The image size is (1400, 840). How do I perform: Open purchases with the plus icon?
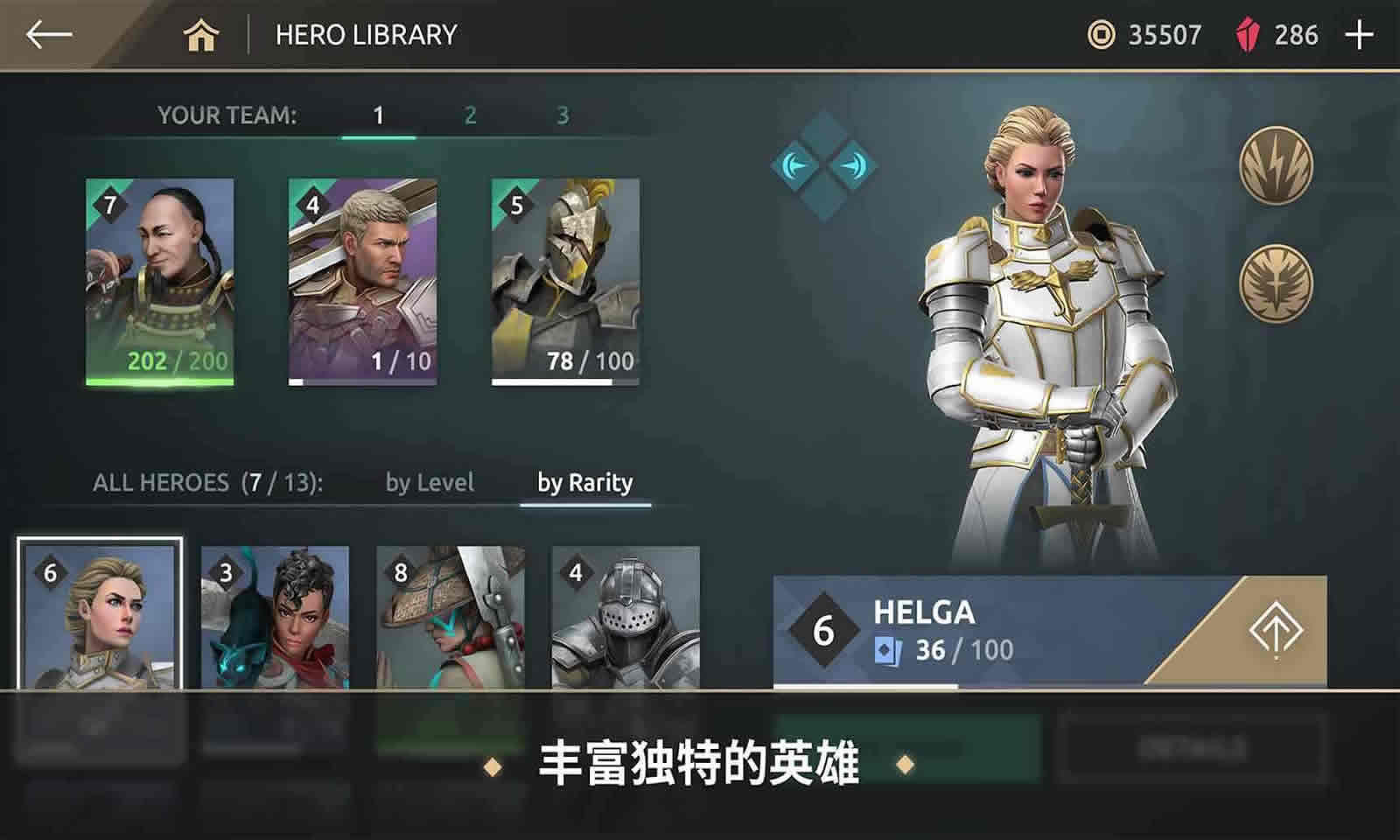1361,35
